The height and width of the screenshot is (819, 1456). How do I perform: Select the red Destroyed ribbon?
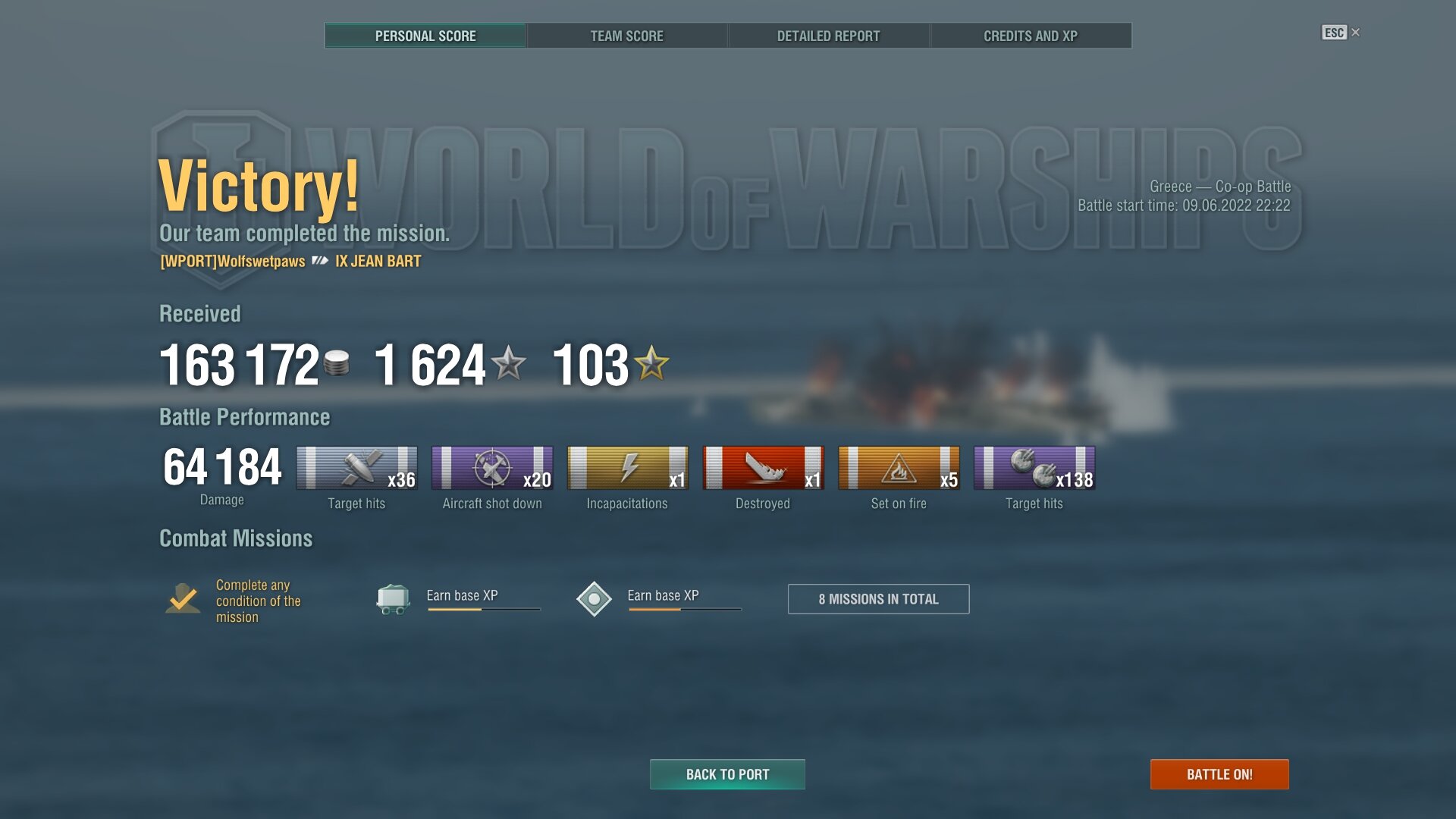(763, 468)
